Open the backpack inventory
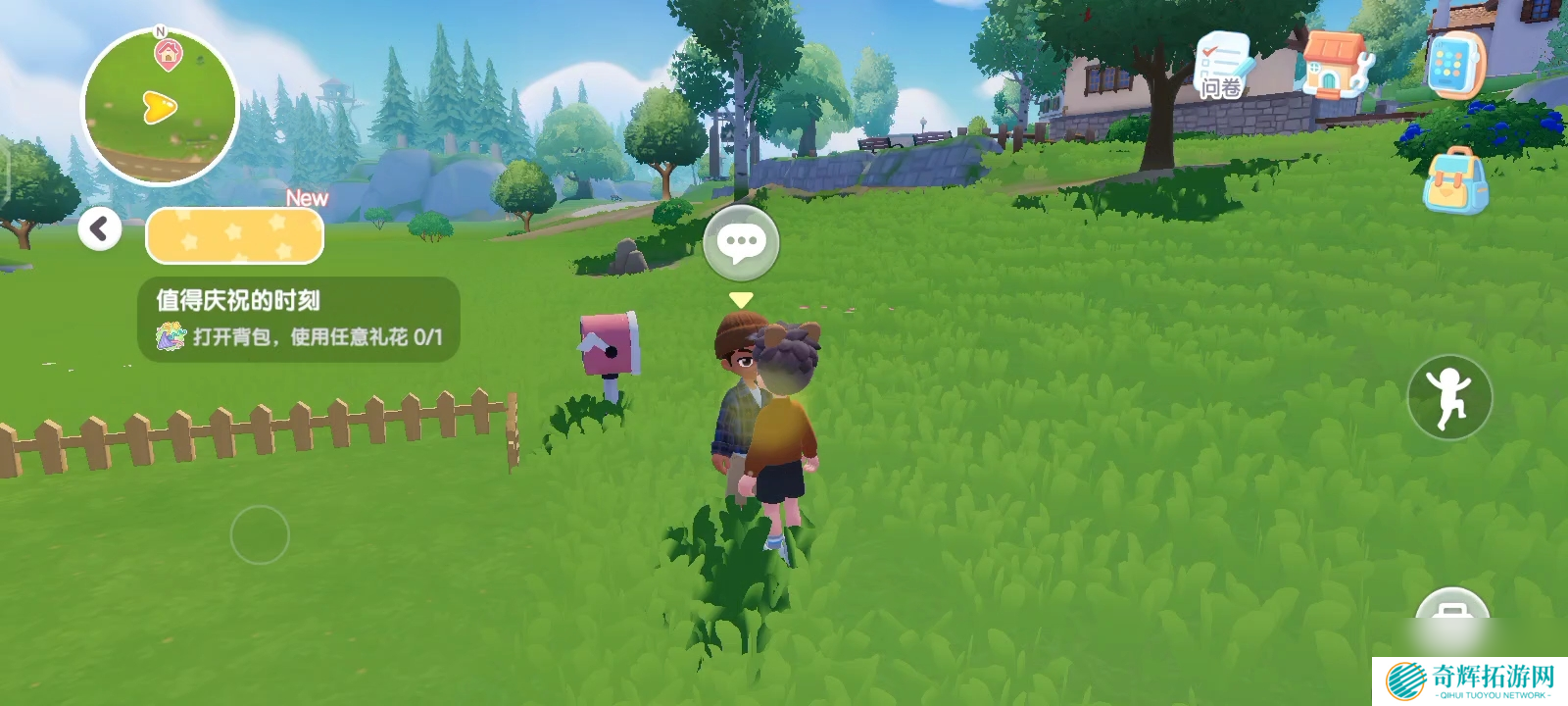The height and width of the screenshot is (706, 1568). coord(1454,181)
